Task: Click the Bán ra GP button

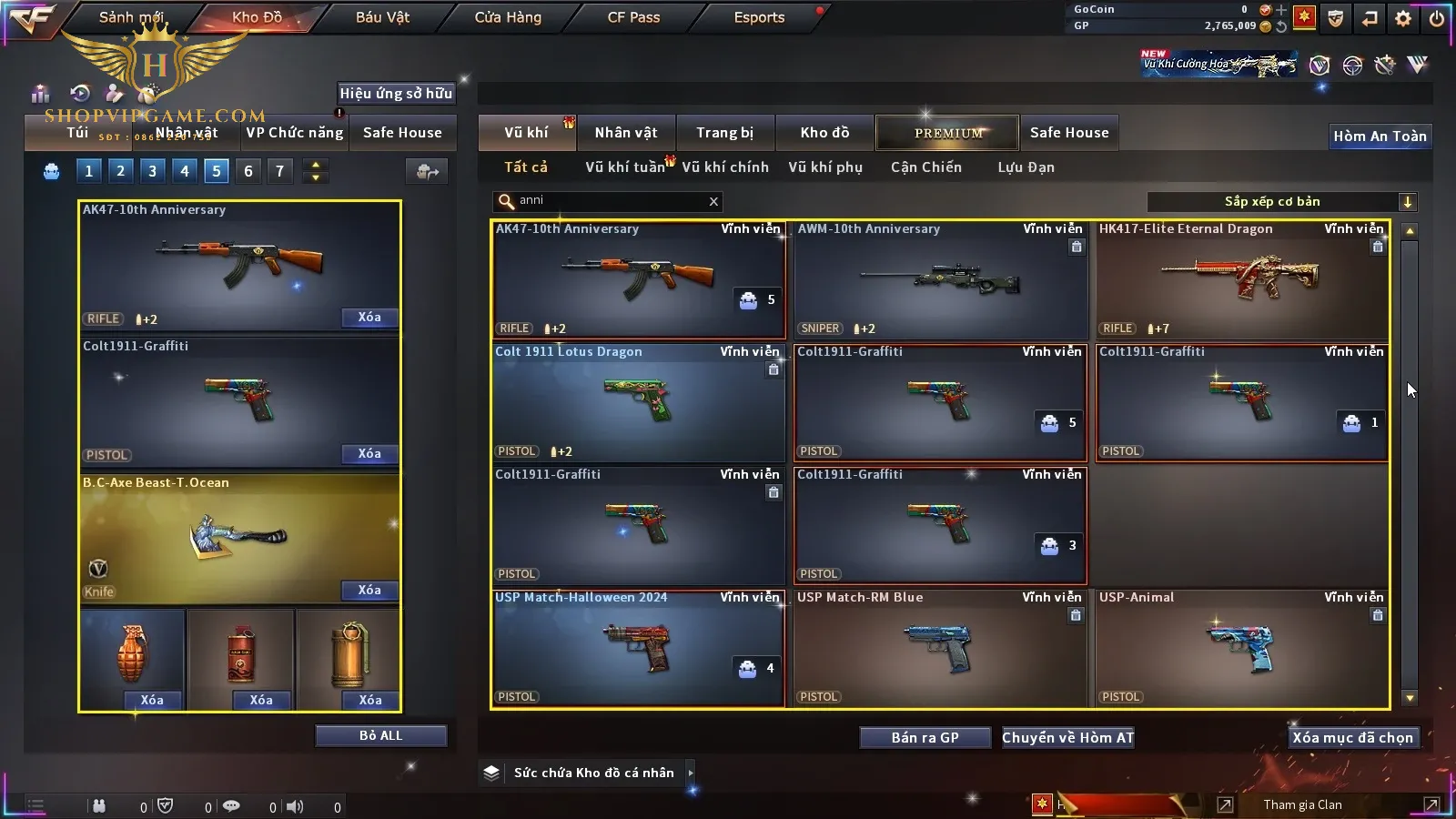Action: 925,738
